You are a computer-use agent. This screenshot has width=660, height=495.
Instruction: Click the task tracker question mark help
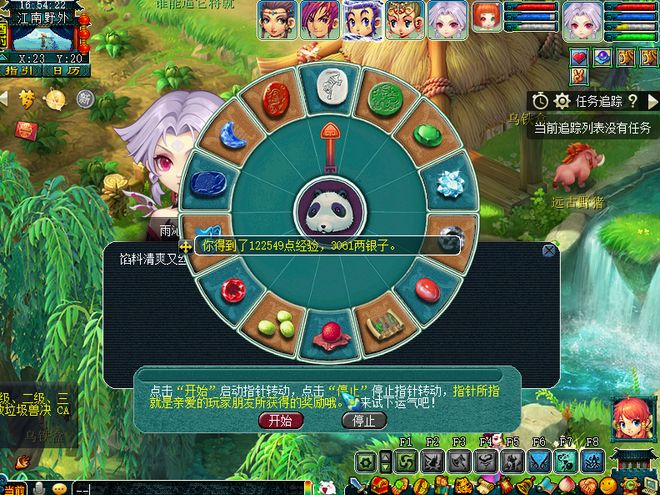click(x=635, y=101)
